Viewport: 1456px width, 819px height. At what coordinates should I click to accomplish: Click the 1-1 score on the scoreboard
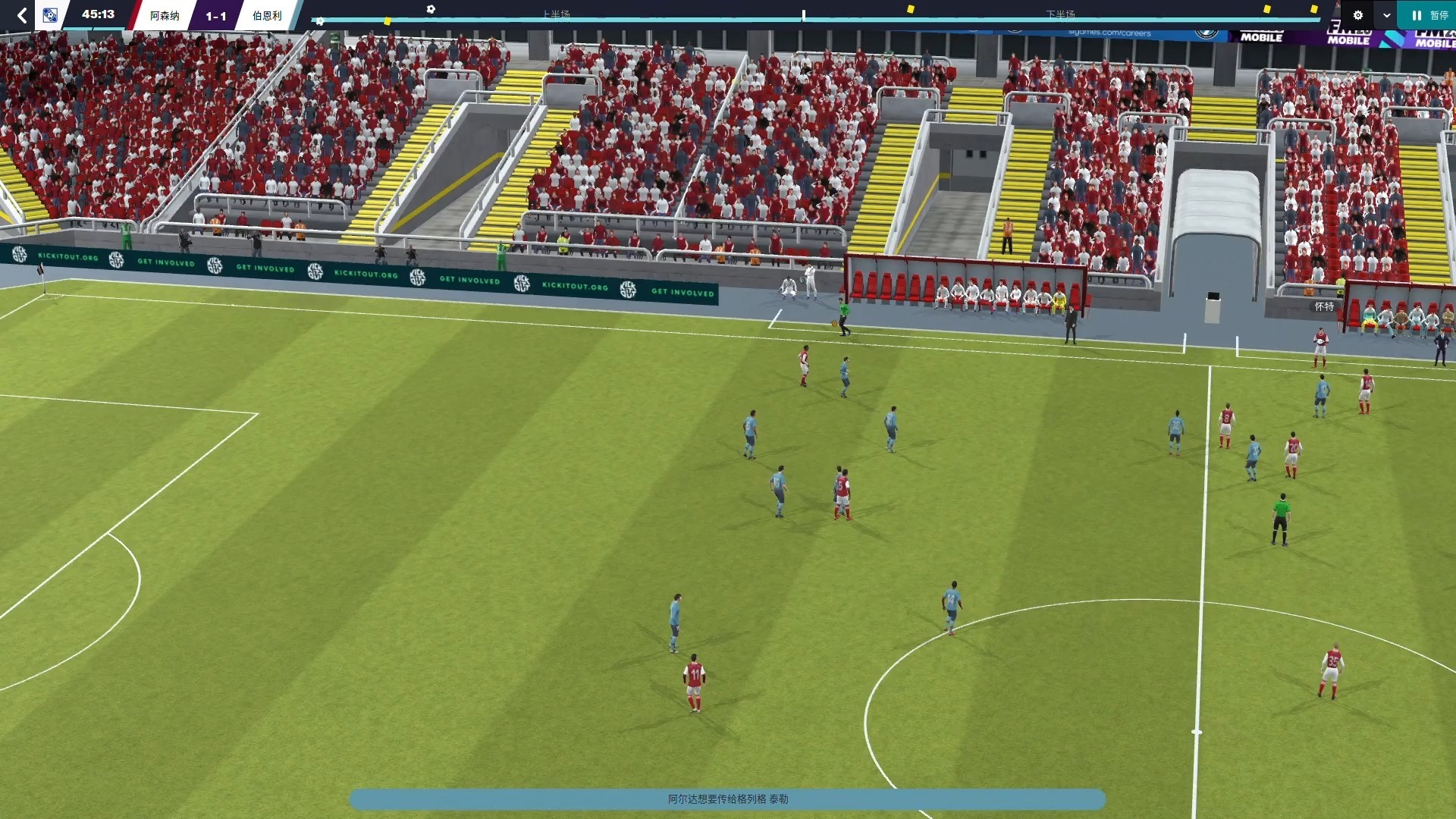[216, 16]
